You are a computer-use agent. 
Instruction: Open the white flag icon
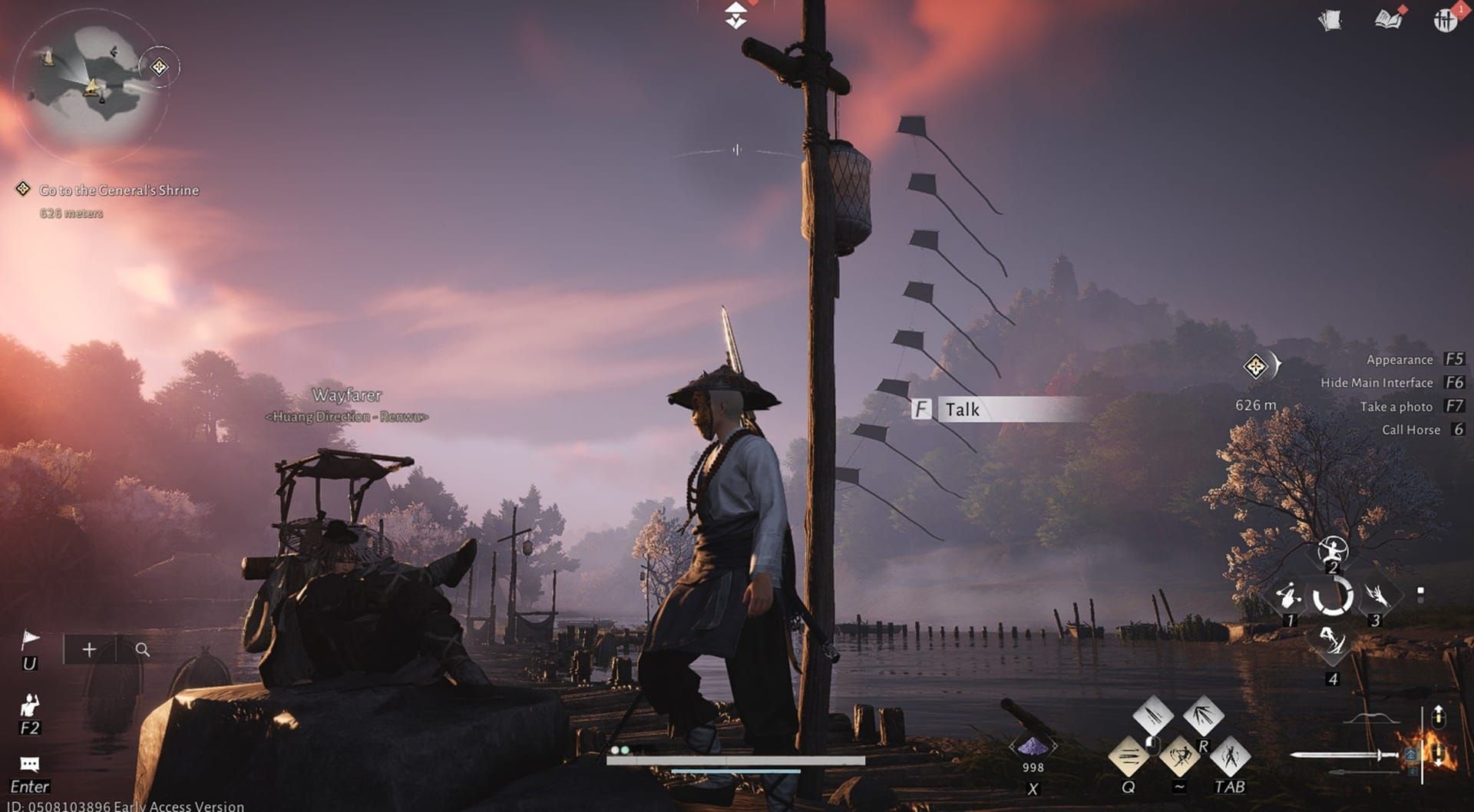[x=30, y=639]
